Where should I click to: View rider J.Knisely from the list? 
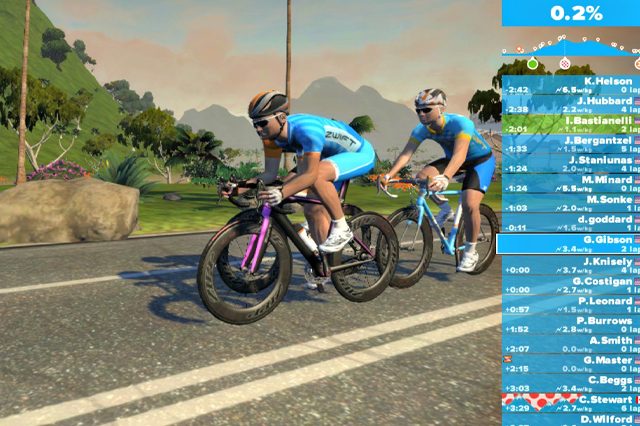570,265
